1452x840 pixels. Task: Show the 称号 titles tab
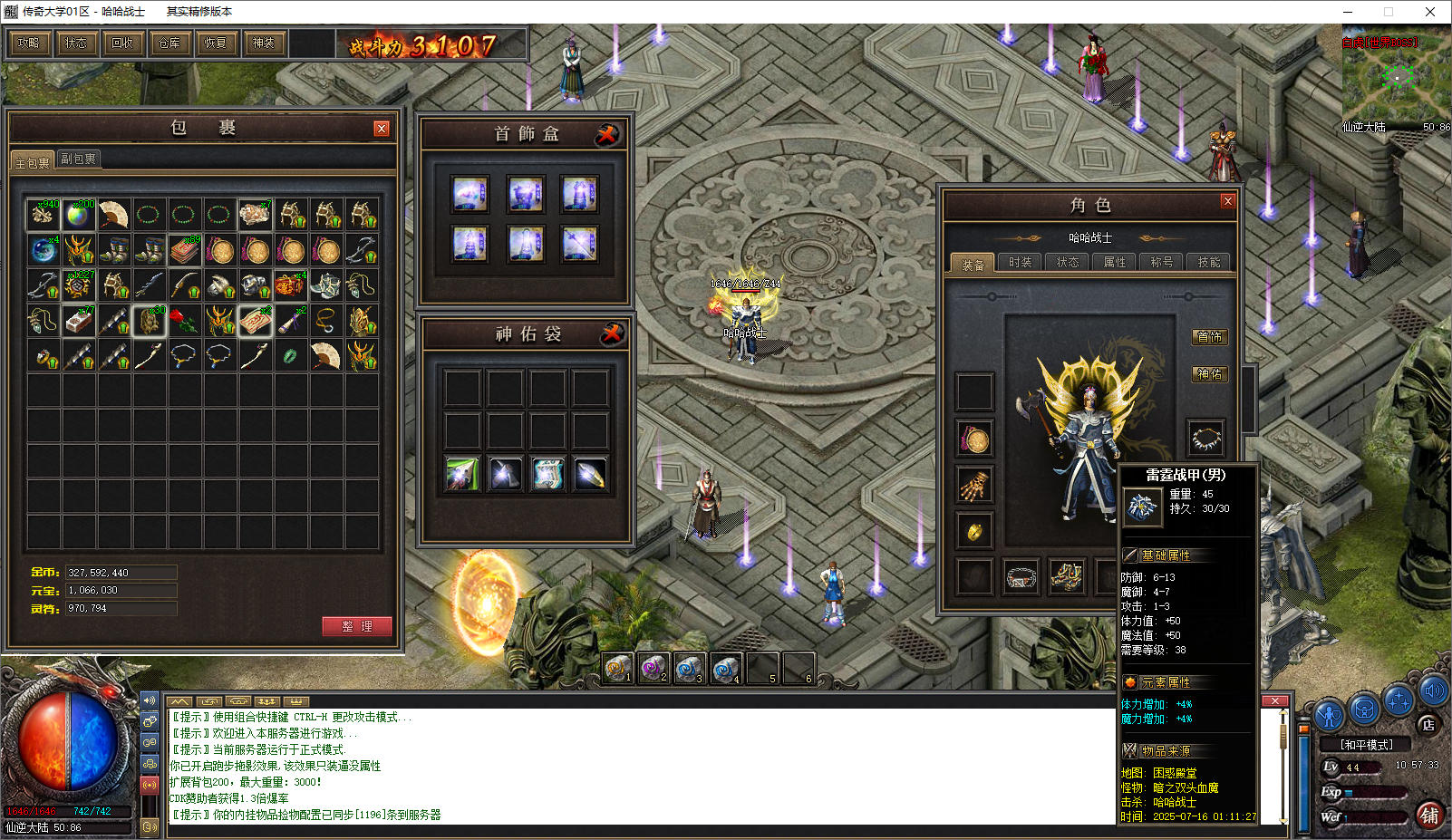click(1162, 263)
